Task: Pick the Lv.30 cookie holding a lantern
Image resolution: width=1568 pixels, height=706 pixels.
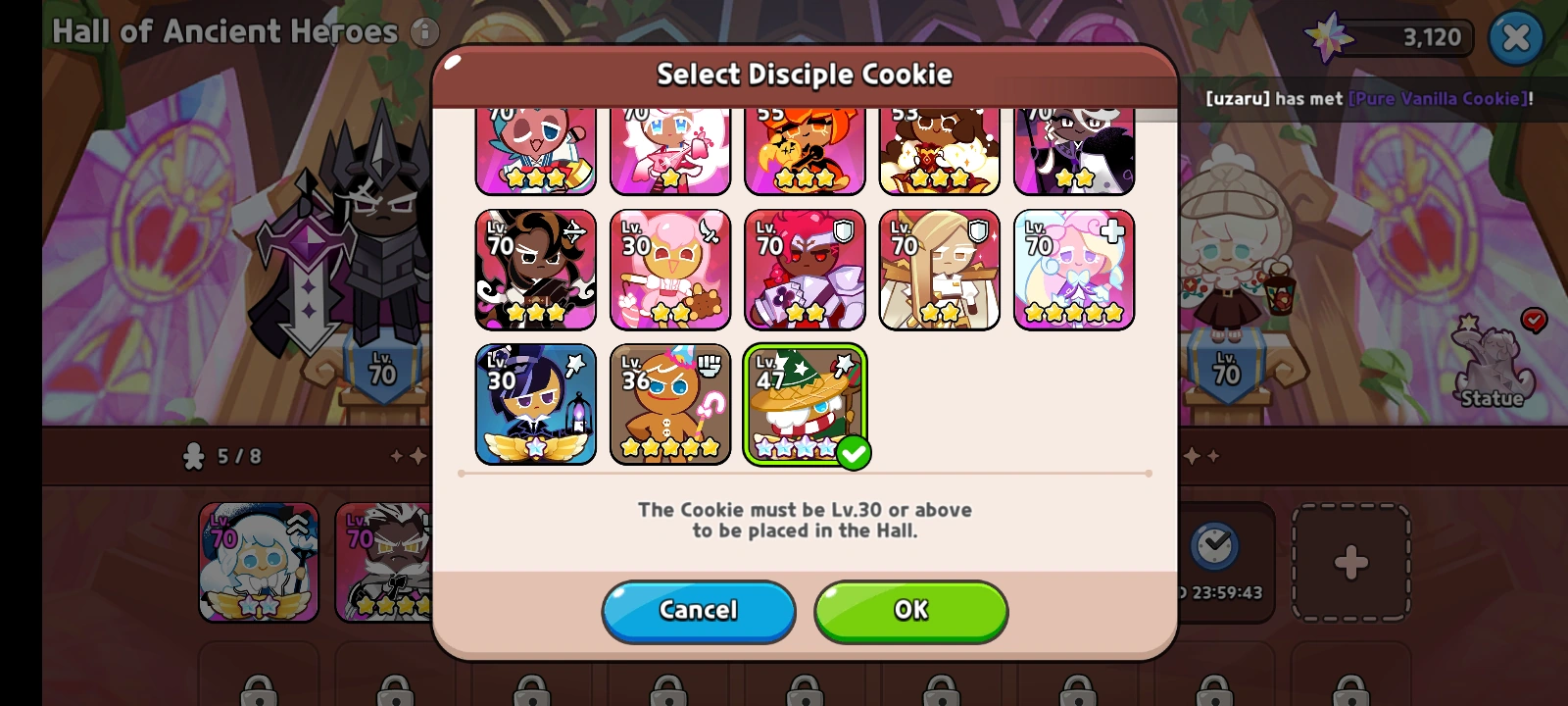Action: coord(536,404)
